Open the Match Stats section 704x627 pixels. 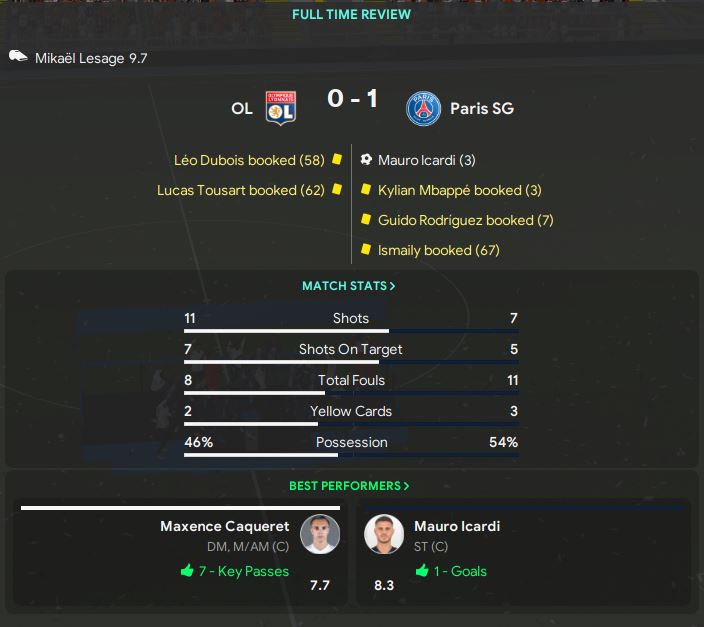349,286
